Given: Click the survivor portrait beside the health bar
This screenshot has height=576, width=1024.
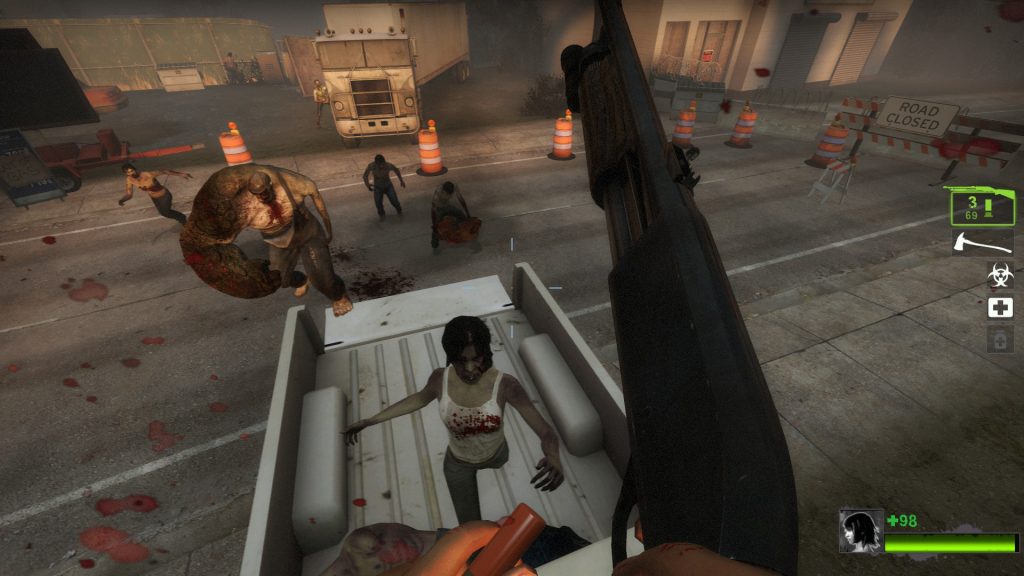Looking at the screenshot, I should [x=860, y=531].
